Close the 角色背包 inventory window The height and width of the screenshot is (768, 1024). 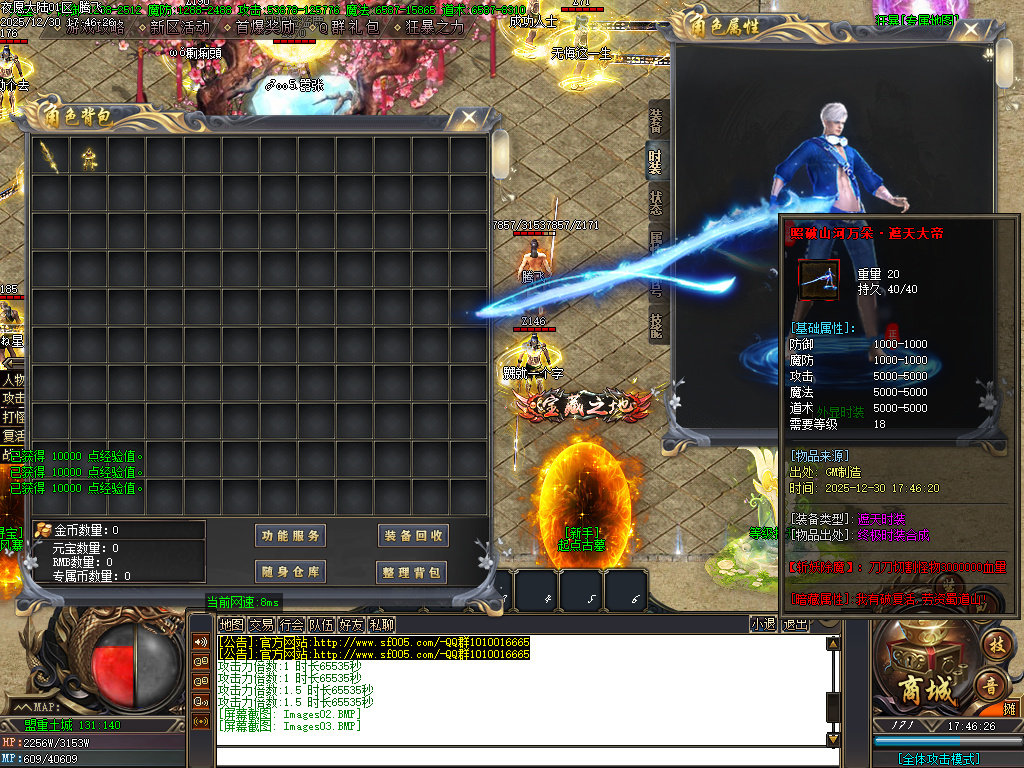tap(467, 119)
